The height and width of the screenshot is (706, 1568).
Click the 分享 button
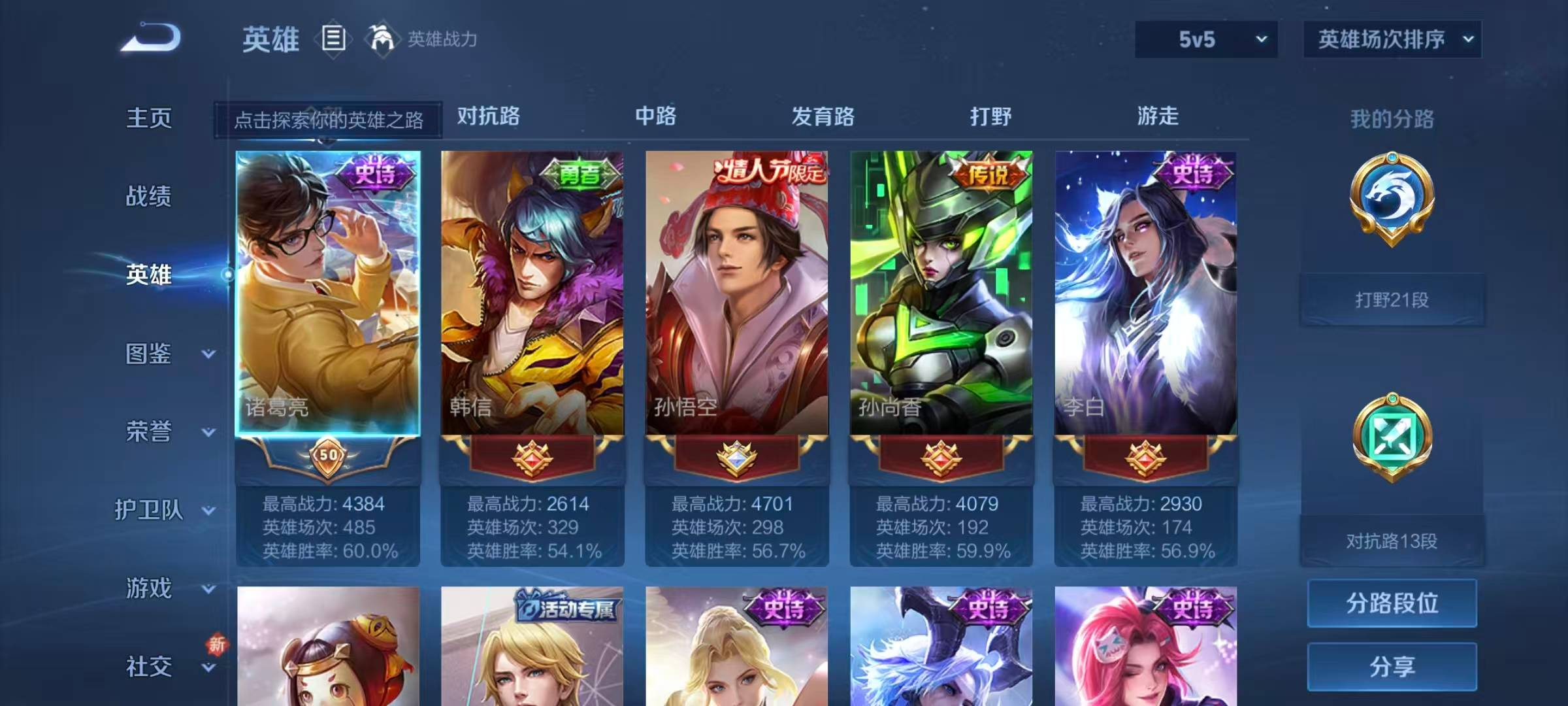[1392, 668]
